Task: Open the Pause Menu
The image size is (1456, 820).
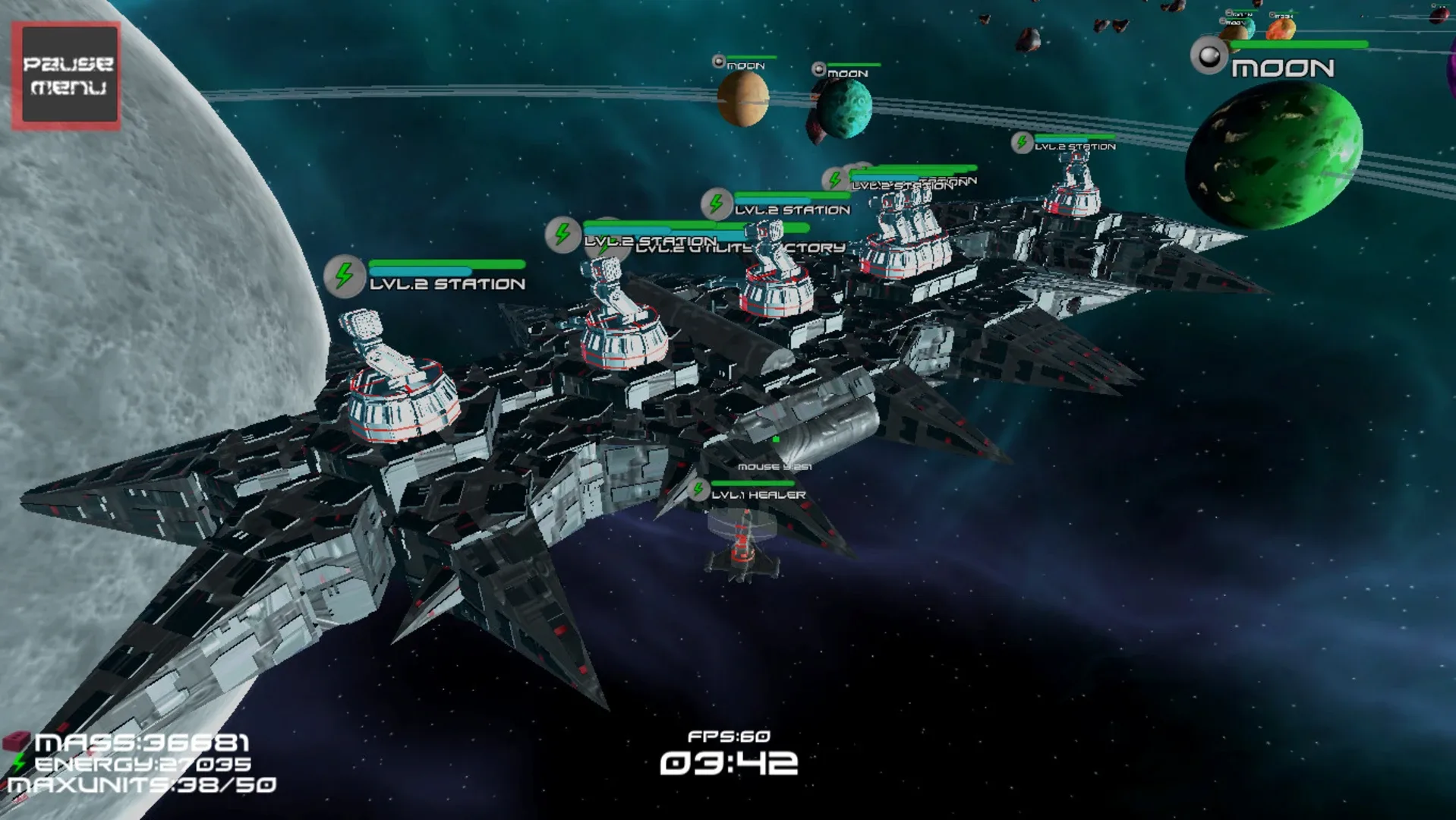Action: tap(67, 74)
